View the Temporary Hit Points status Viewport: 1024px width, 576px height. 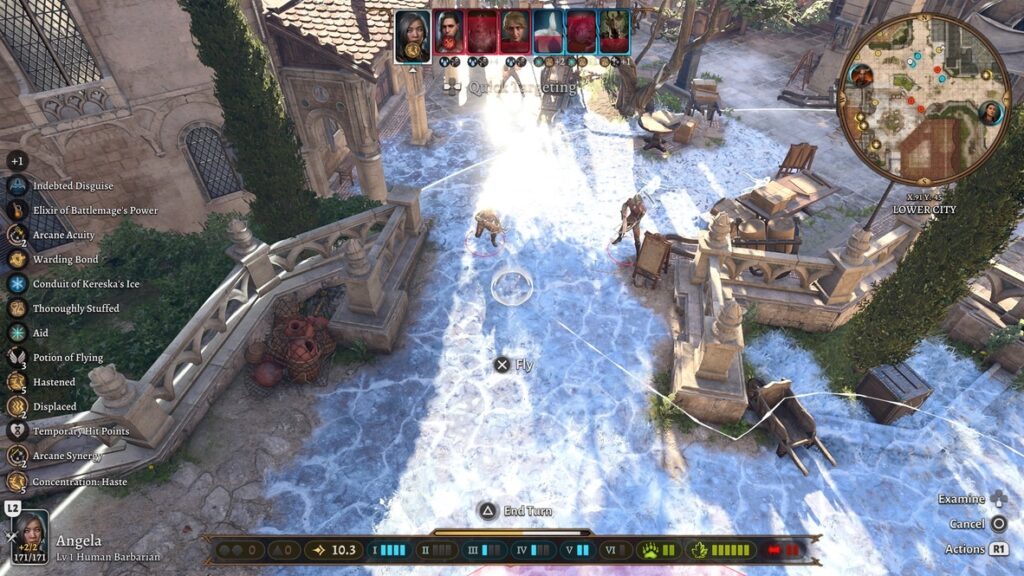[18, 431]
